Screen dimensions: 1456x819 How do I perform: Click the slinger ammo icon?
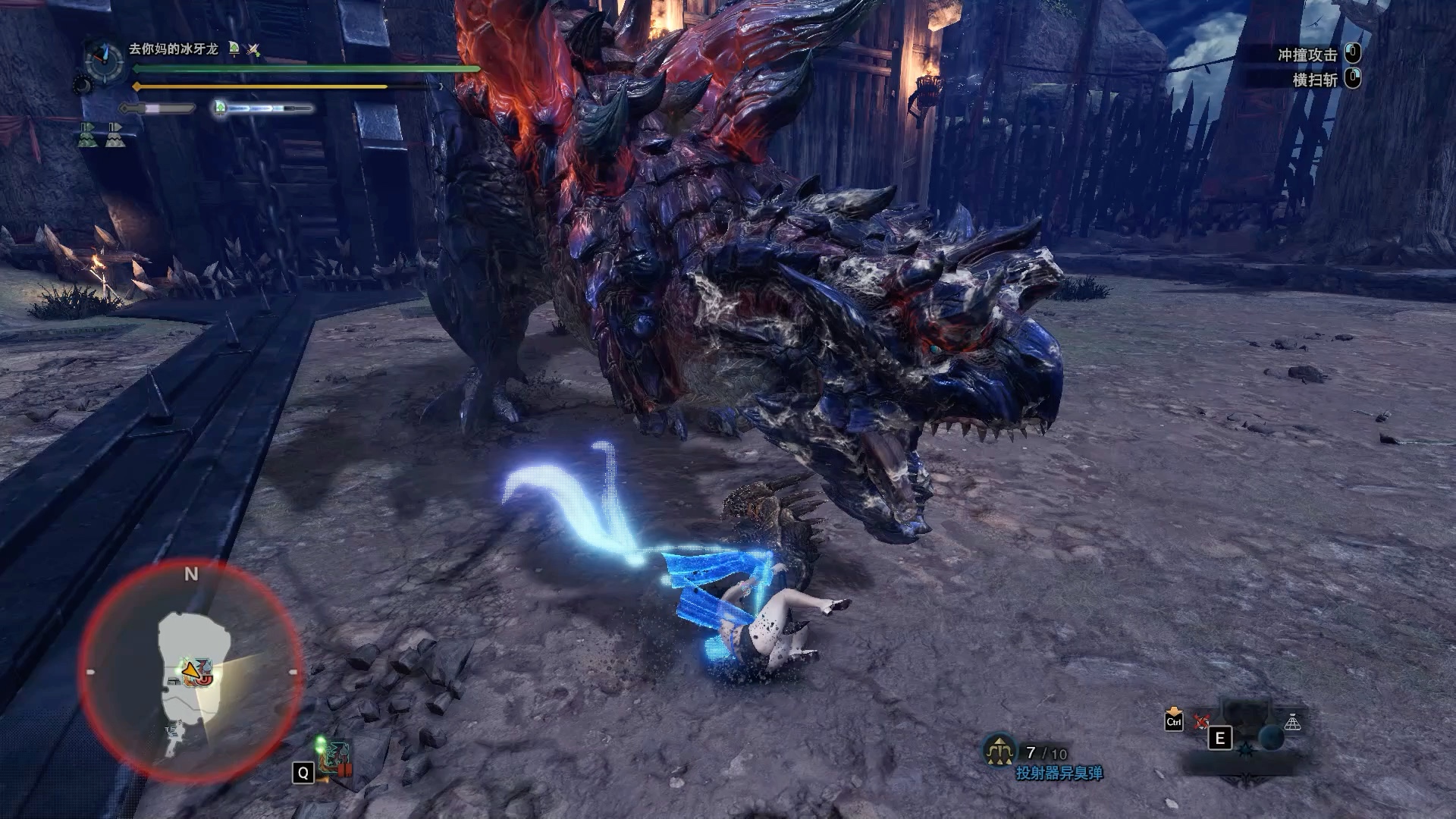(x=1000, y=751)
